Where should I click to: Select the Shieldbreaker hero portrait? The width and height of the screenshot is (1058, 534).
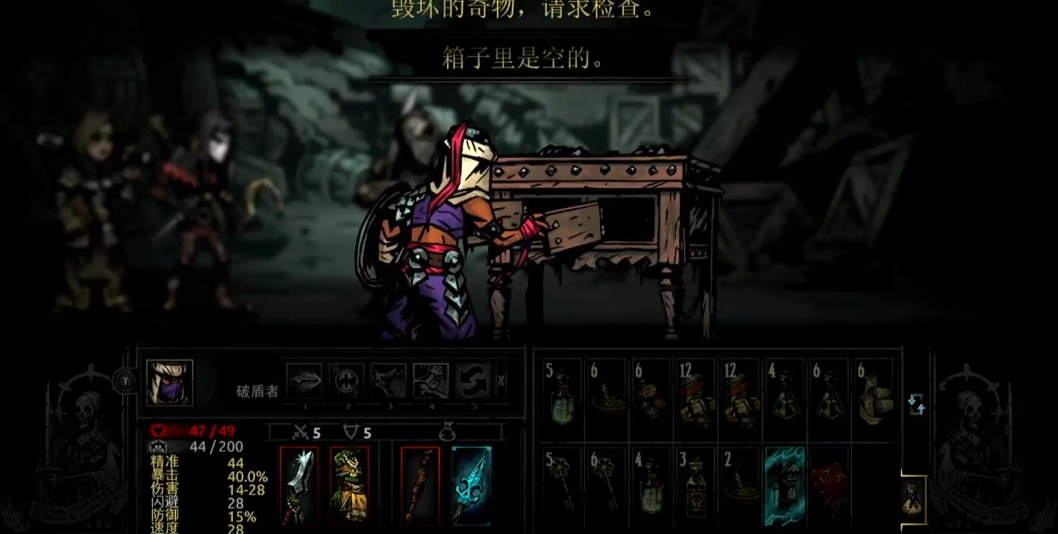pos(169,382)
